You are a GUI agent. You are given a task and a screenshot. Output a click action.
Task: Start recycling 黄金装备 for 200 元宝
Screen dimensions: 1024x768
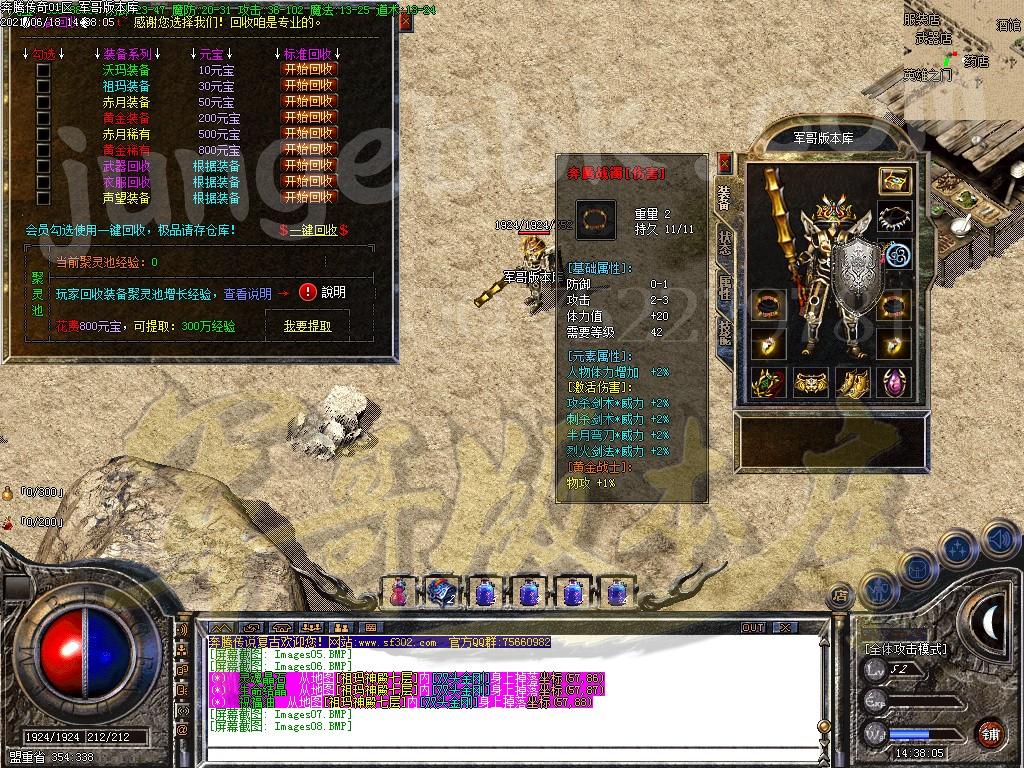[309, 118]
